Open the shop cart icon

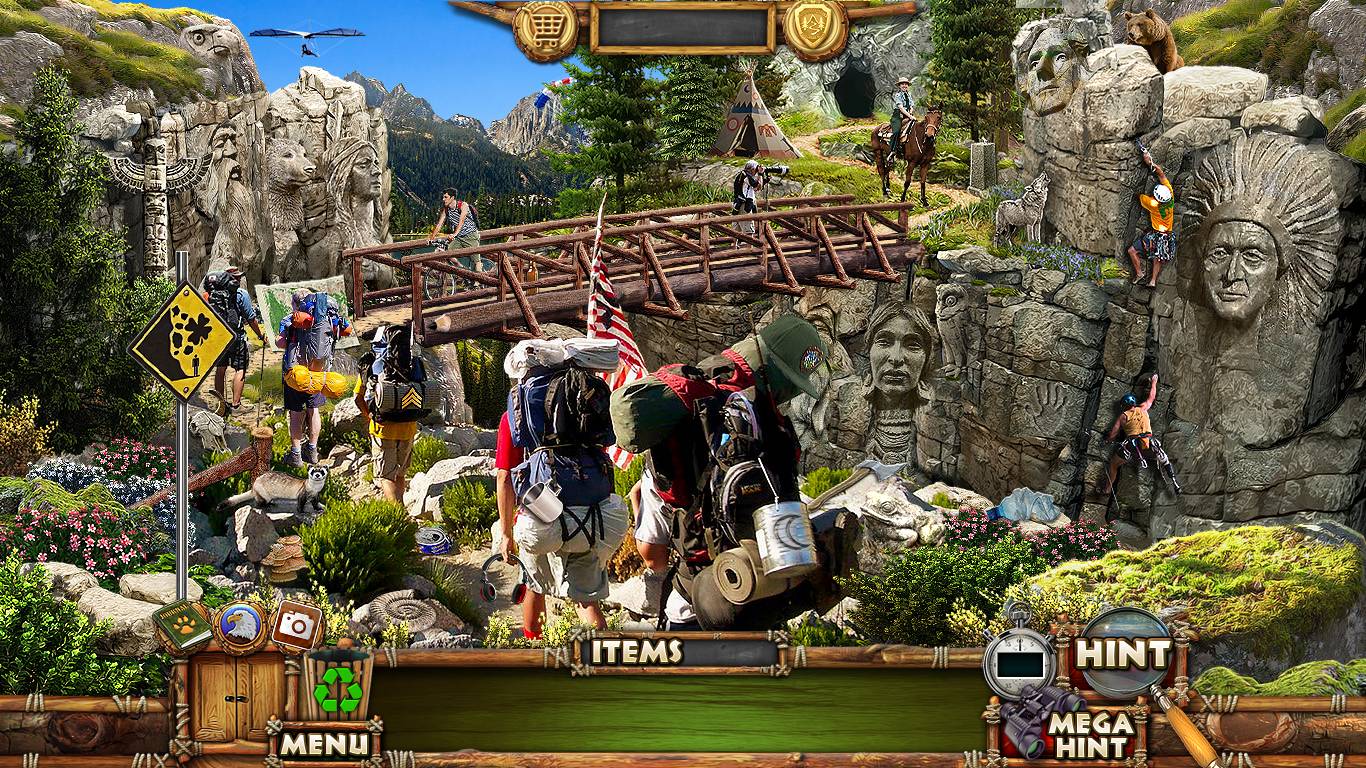pyautogui.click(x=545, y=30)
